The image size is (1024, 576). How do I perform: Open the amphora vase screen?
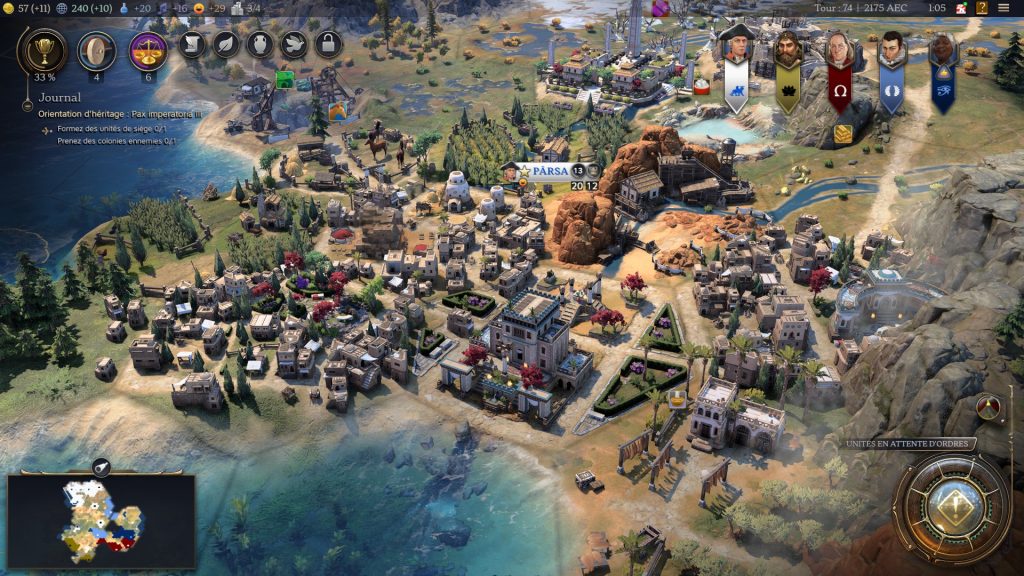[260, 44]
